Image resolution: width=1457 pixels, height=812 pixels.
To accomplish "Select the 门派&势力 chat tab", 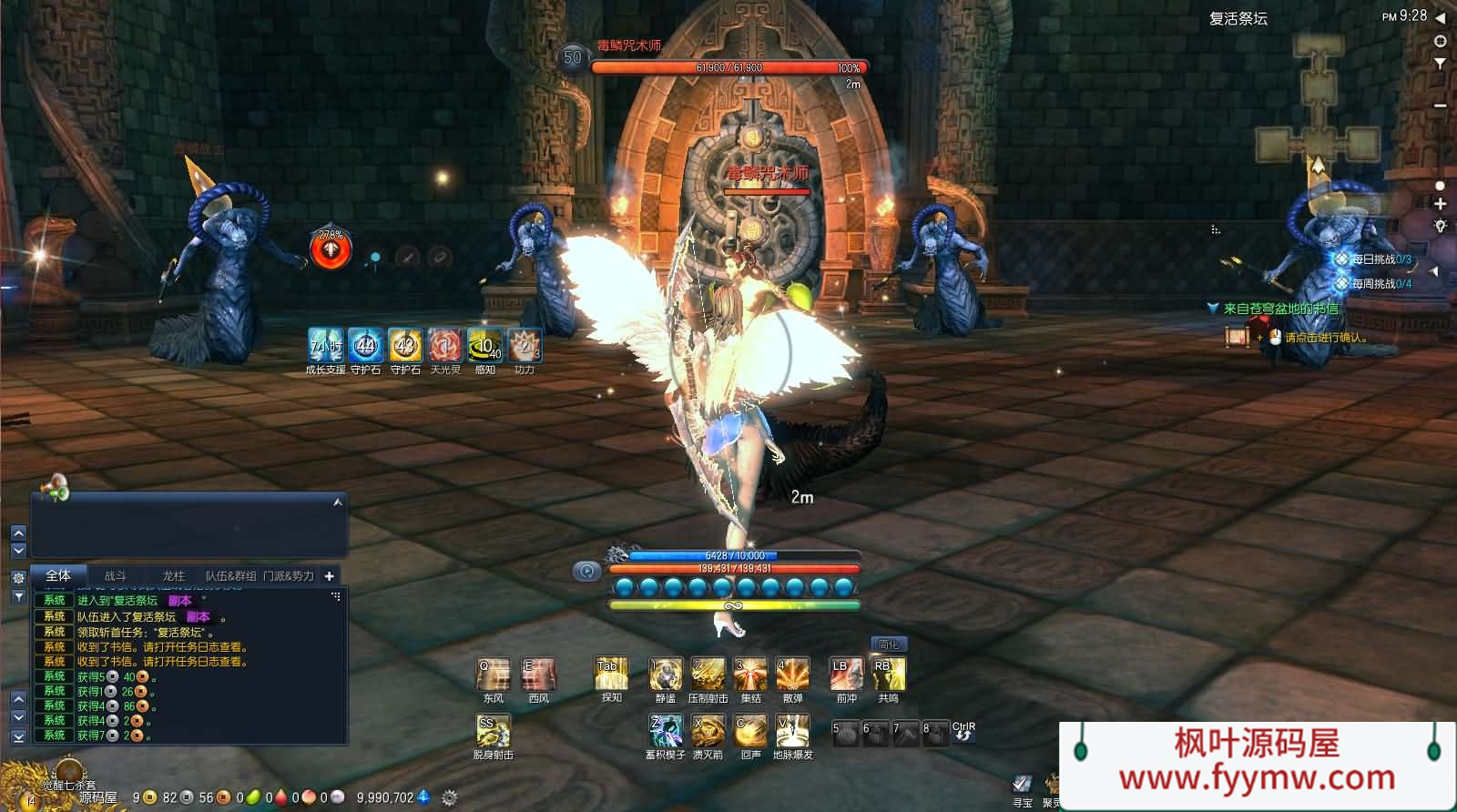I will point(289,576).
